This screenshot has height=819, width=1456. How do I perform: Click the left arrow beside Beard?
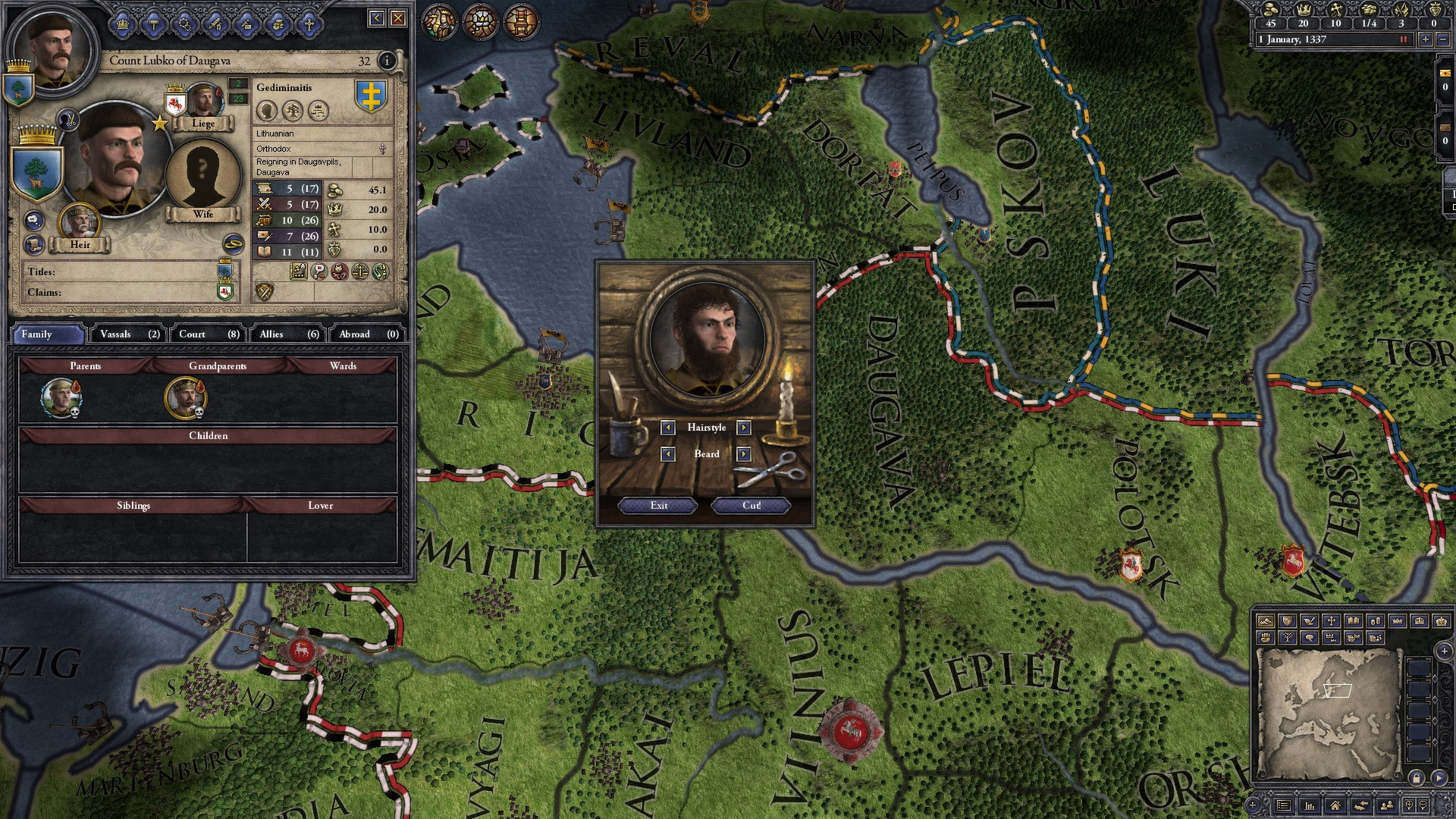click(667, 453)
